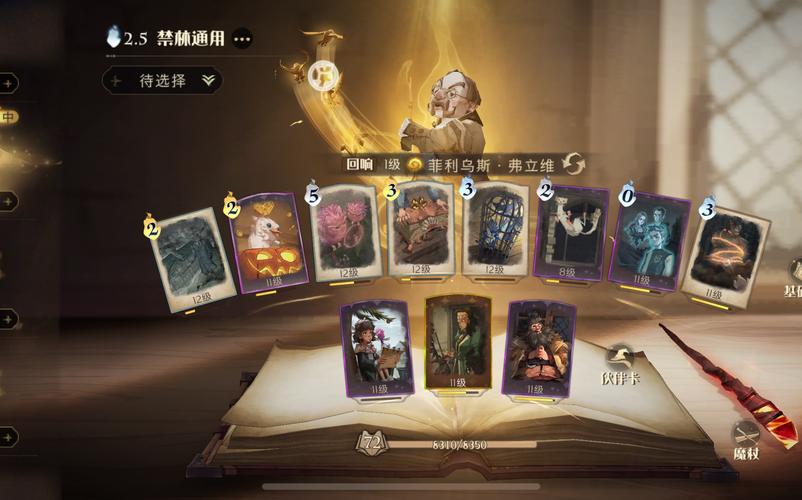Viewport: 802px width, 500px height.
Task: Open the 待选择 dropdown
Action: (163, 81)
